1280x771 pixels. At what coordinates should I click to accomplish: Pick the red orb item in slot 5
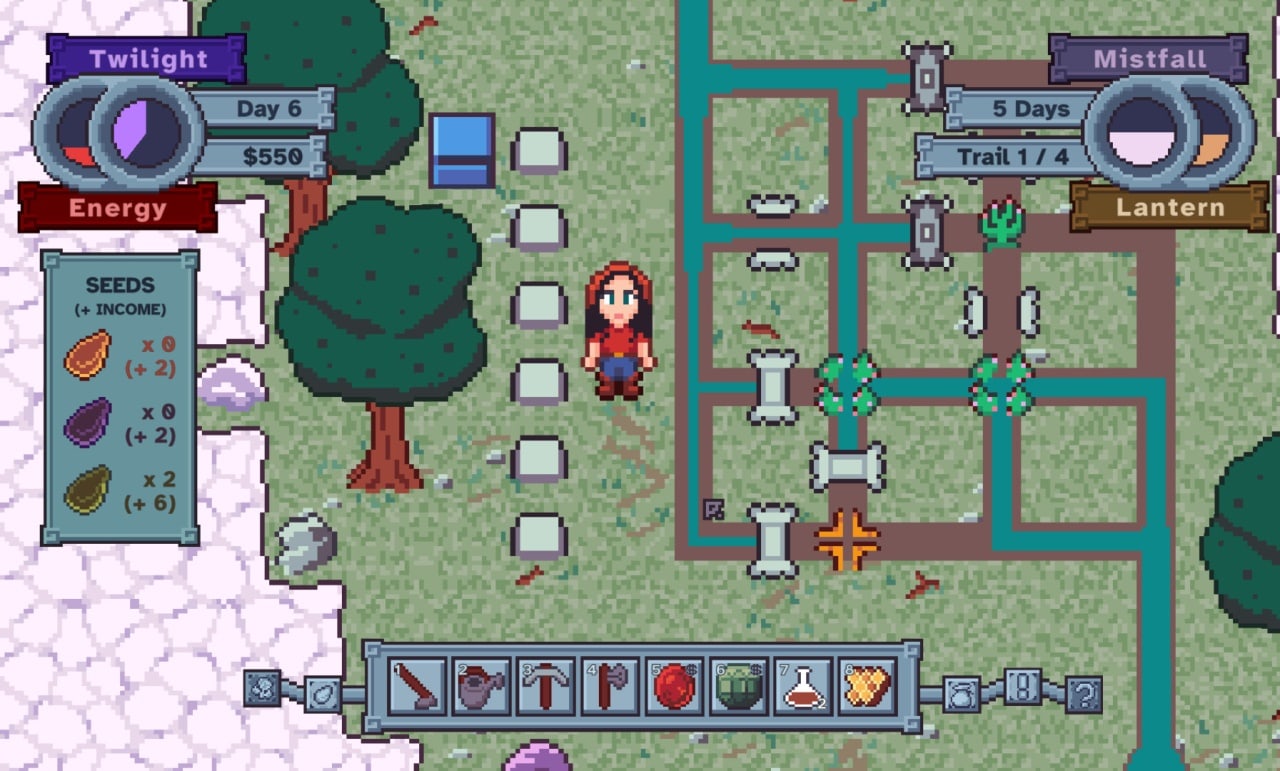pyautogui.click(x=674, y=687)
